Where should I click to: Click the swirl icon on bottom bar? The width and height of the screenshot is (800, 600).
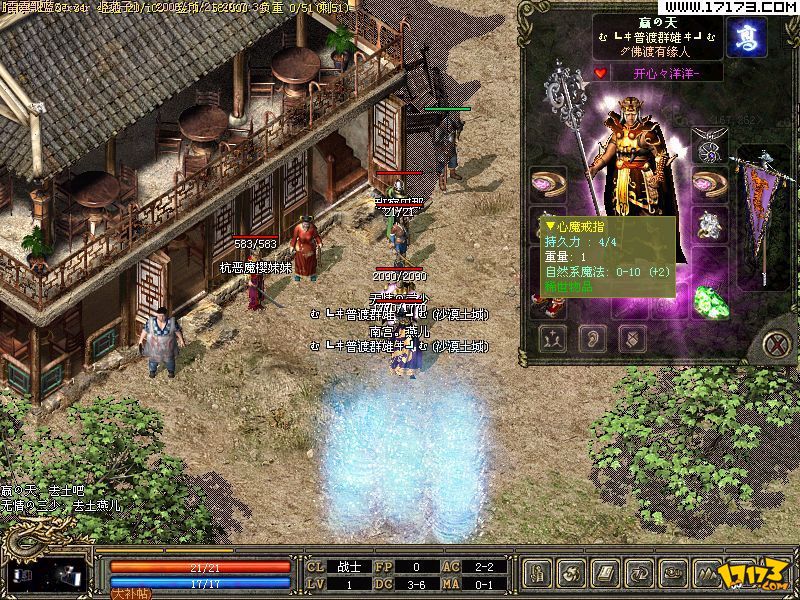[571, 574]
